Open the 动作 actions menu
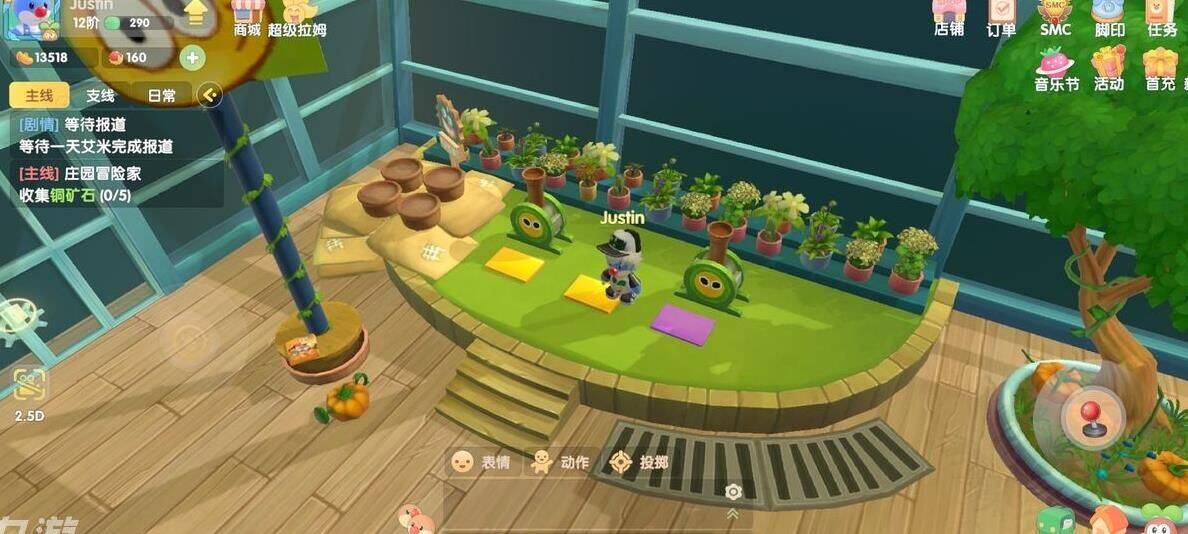 tap(560, 462)
